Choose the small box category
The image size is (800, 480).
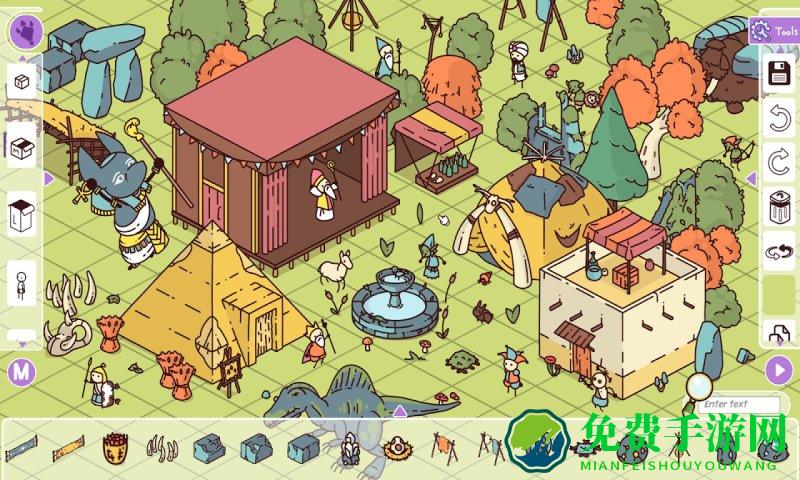[x=23, y=82]
